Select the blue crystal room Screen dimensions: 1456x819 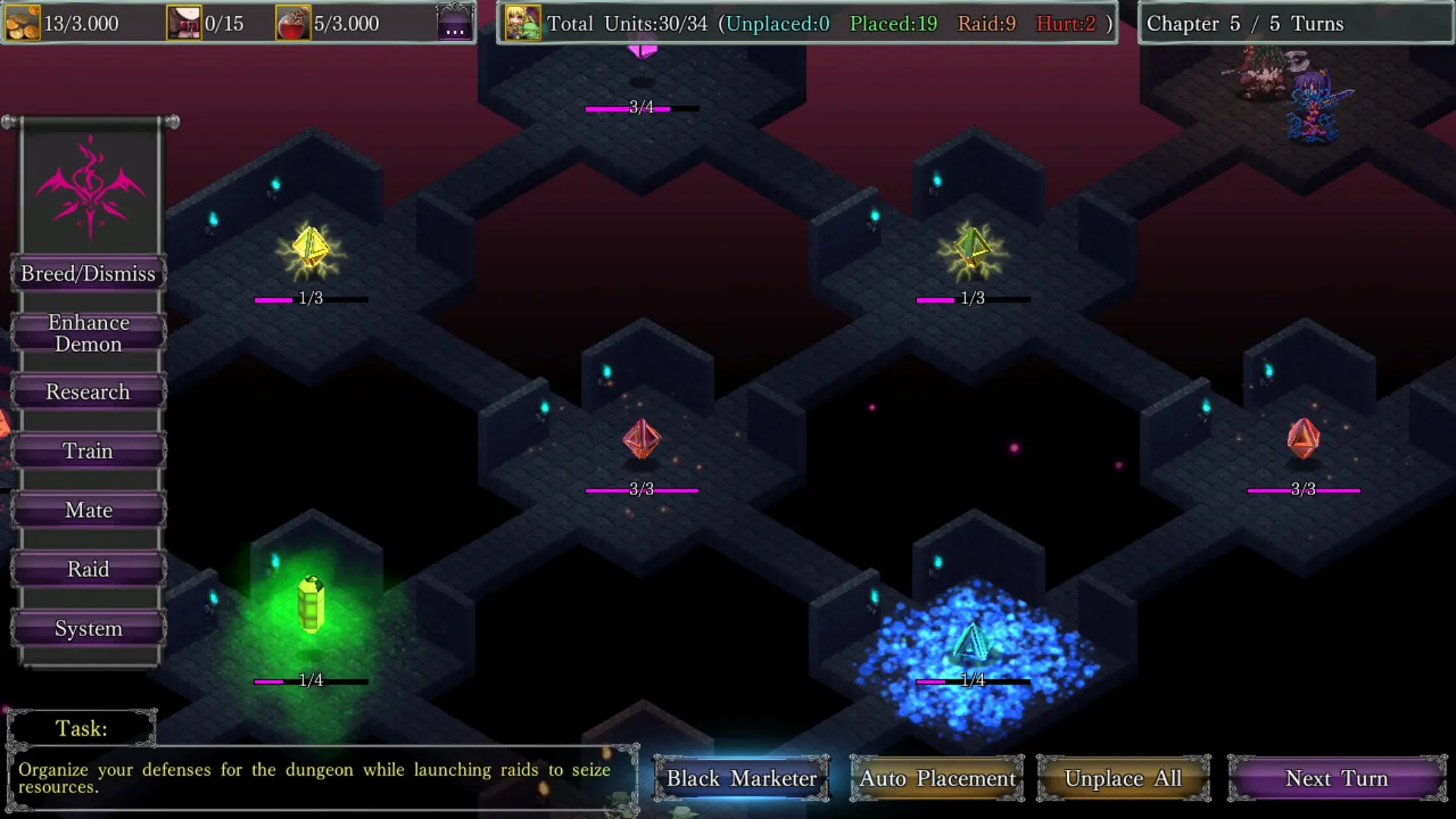972,643
